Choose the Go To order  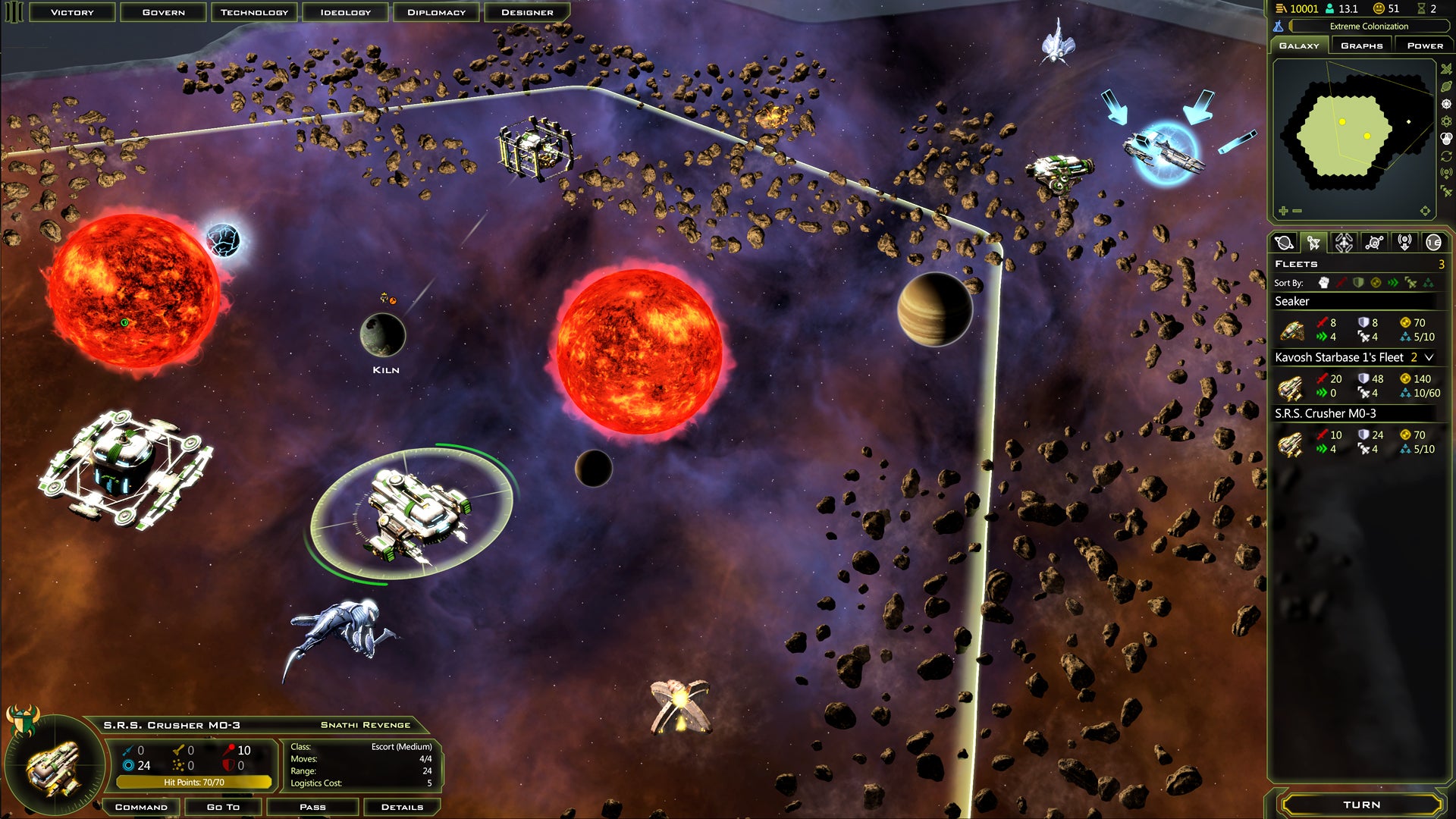pos(223,807)
